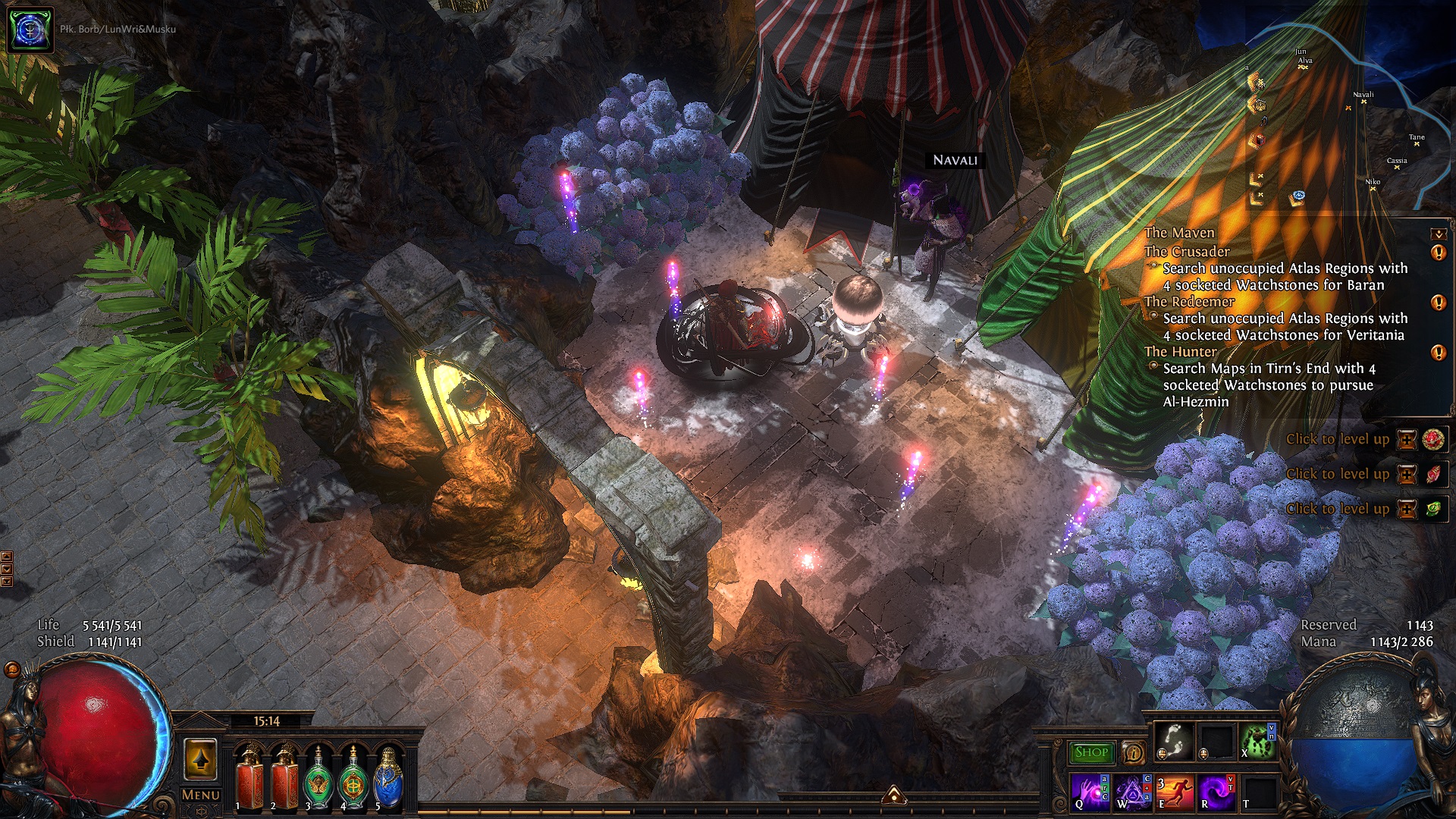Open the Menu button
Image resolution: width=1456 pixels, height=819 pixels.
201,795
